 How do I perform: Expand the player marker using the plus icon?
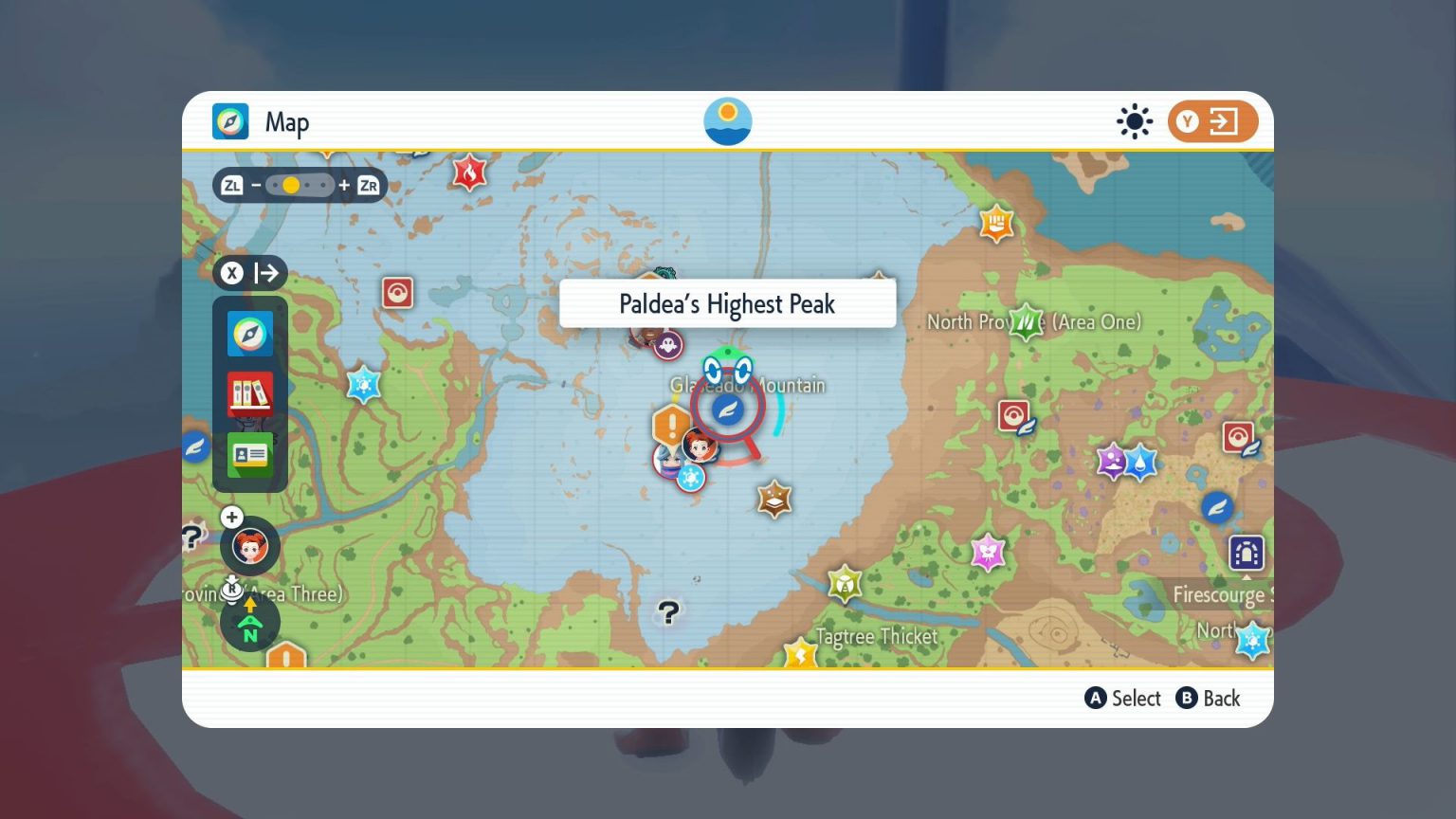tap(231, 518)
